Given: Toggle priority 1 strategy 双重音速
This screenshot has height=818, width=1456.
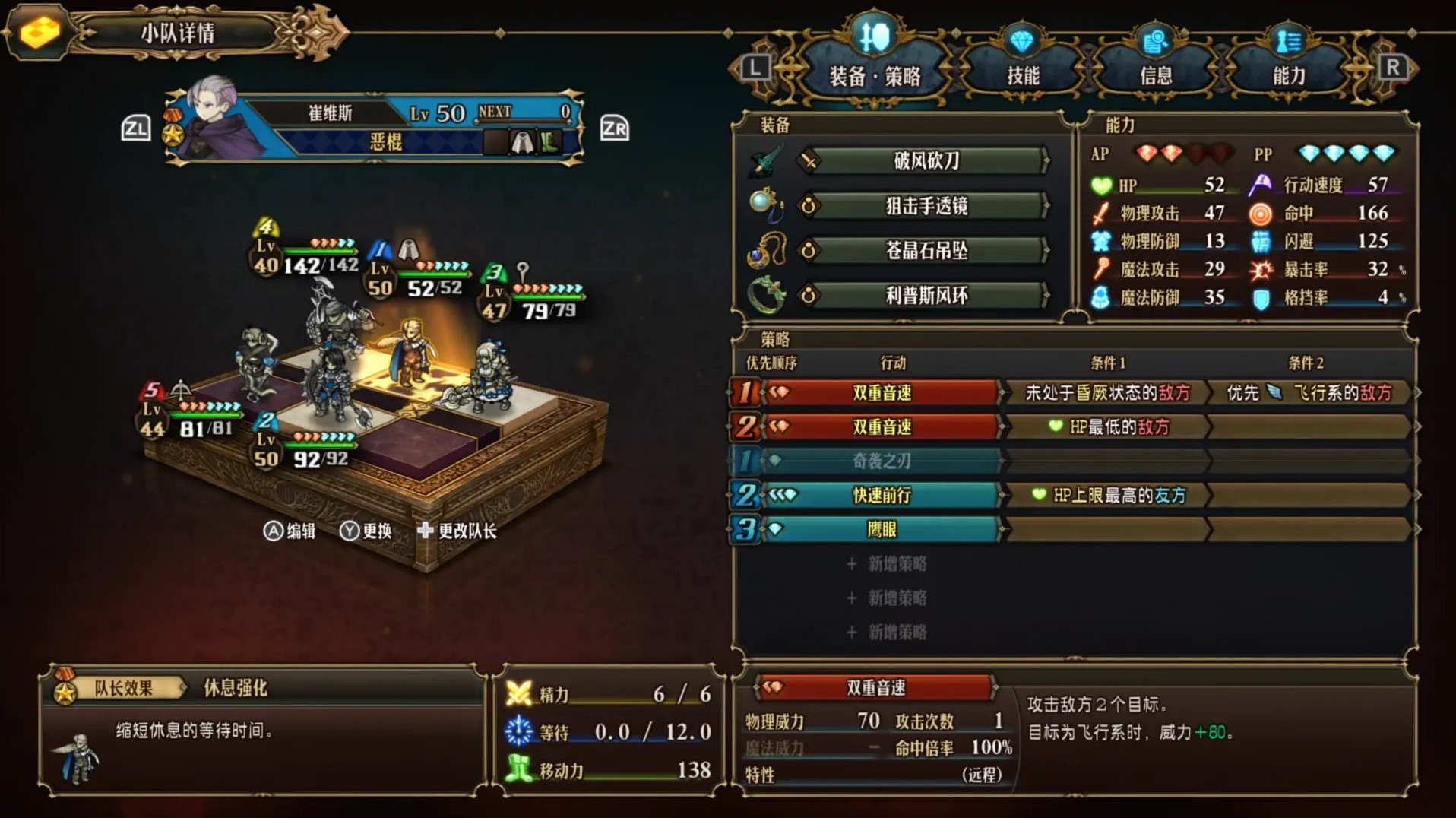Looking at the screenshot, I should click(x=883, y=394).
